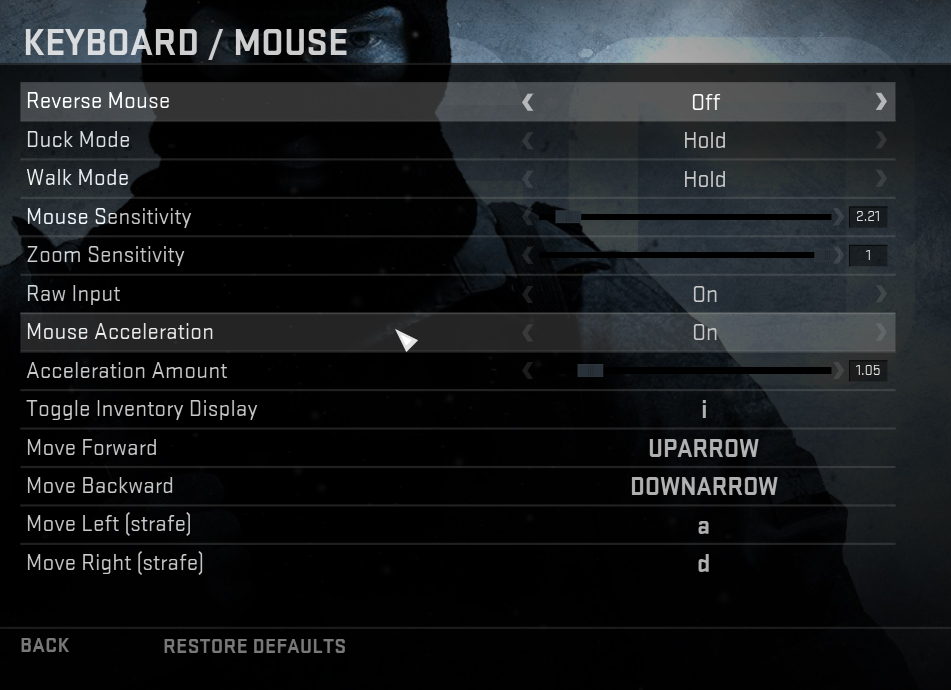Toggle the Raw Input setting
Image resolution: width=951 pixels, height=690 pixels.
(704, 294)
